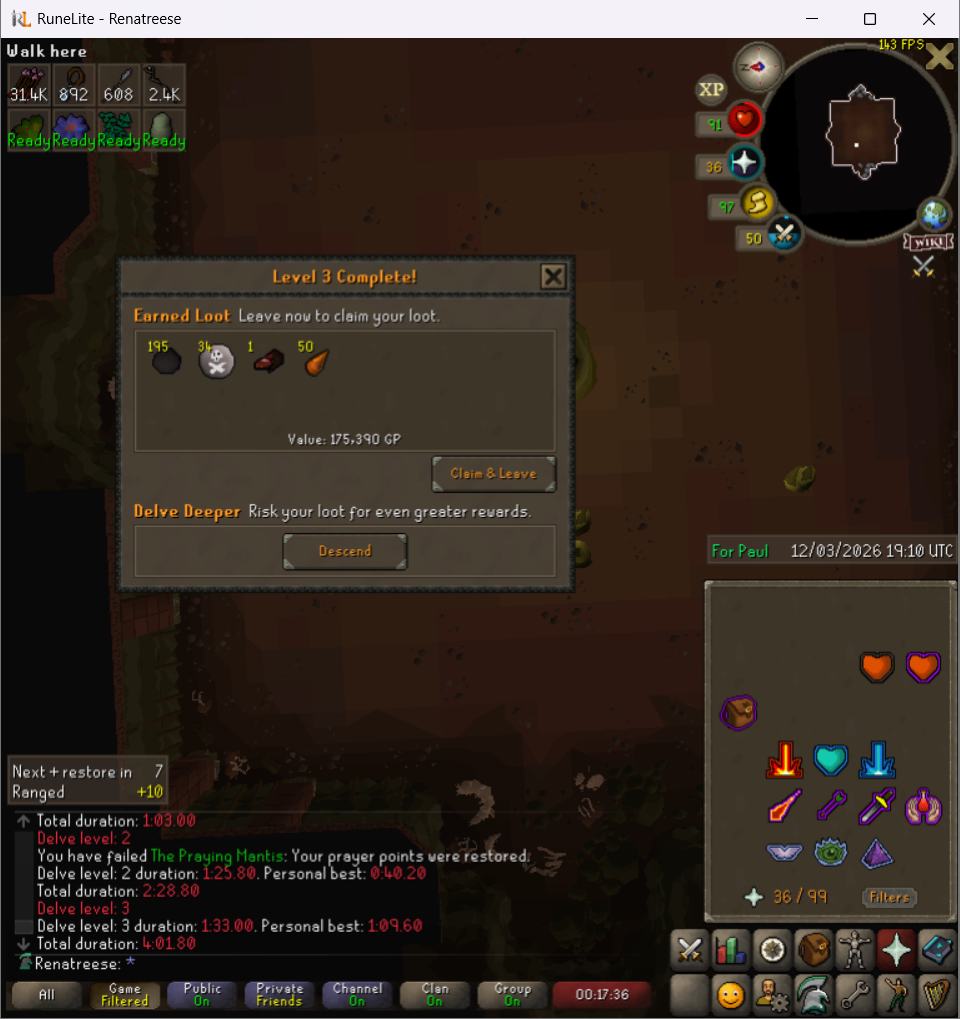Open the Combat Options crossed-swords tab
Screen dimensions: 960x1019
tap(690, 949)
